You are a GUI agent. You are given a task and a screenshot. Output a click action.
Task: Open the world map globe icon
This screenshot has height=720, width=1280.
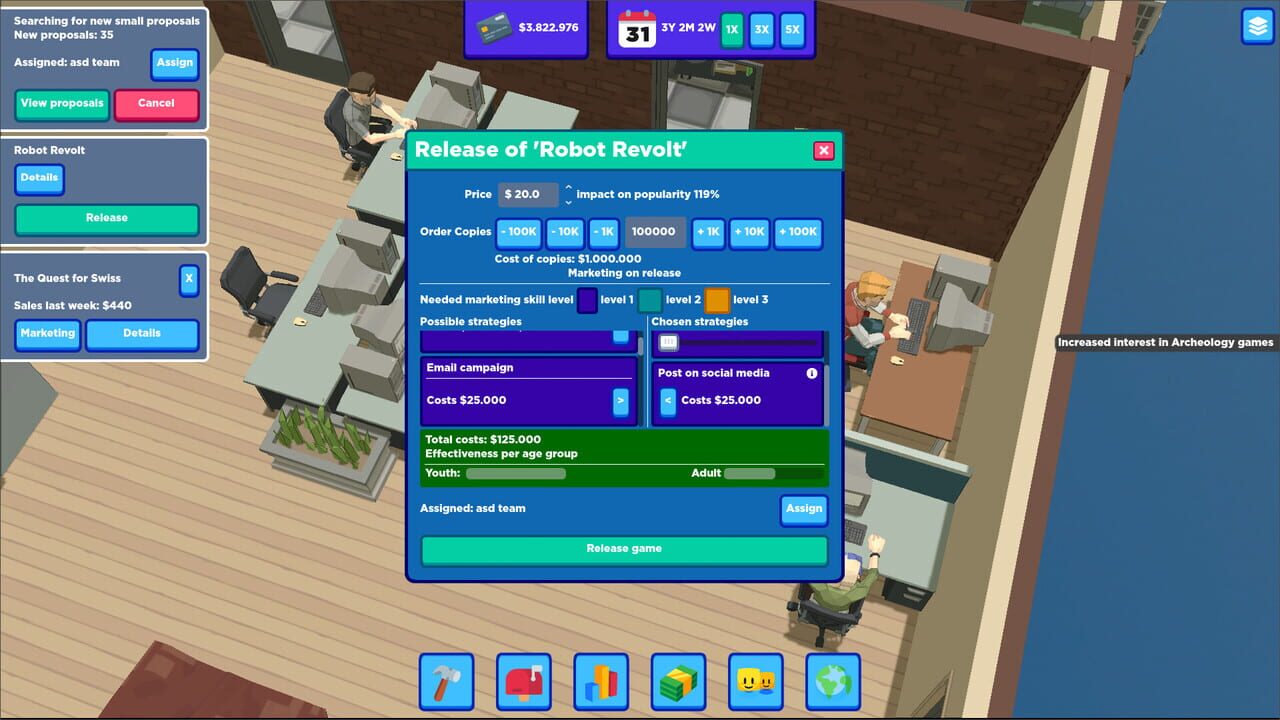pyautogui.click(x=833, y=682)
